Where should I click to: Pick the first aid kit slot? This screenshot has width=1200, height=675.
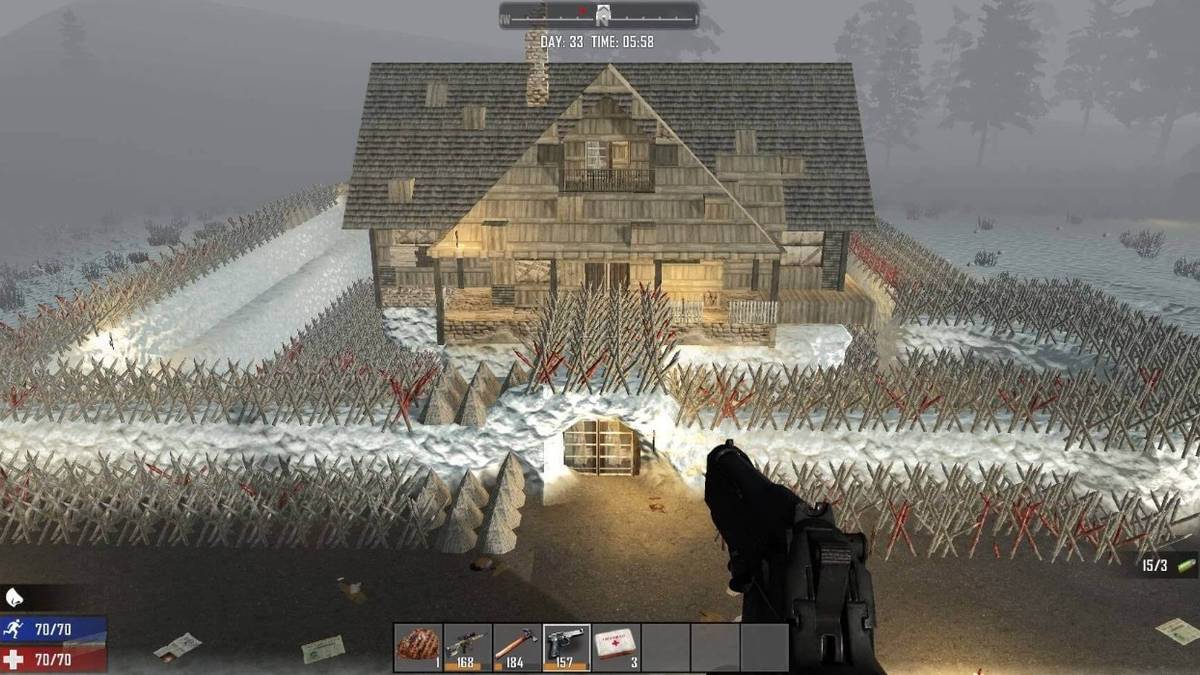tap(616, 647)
